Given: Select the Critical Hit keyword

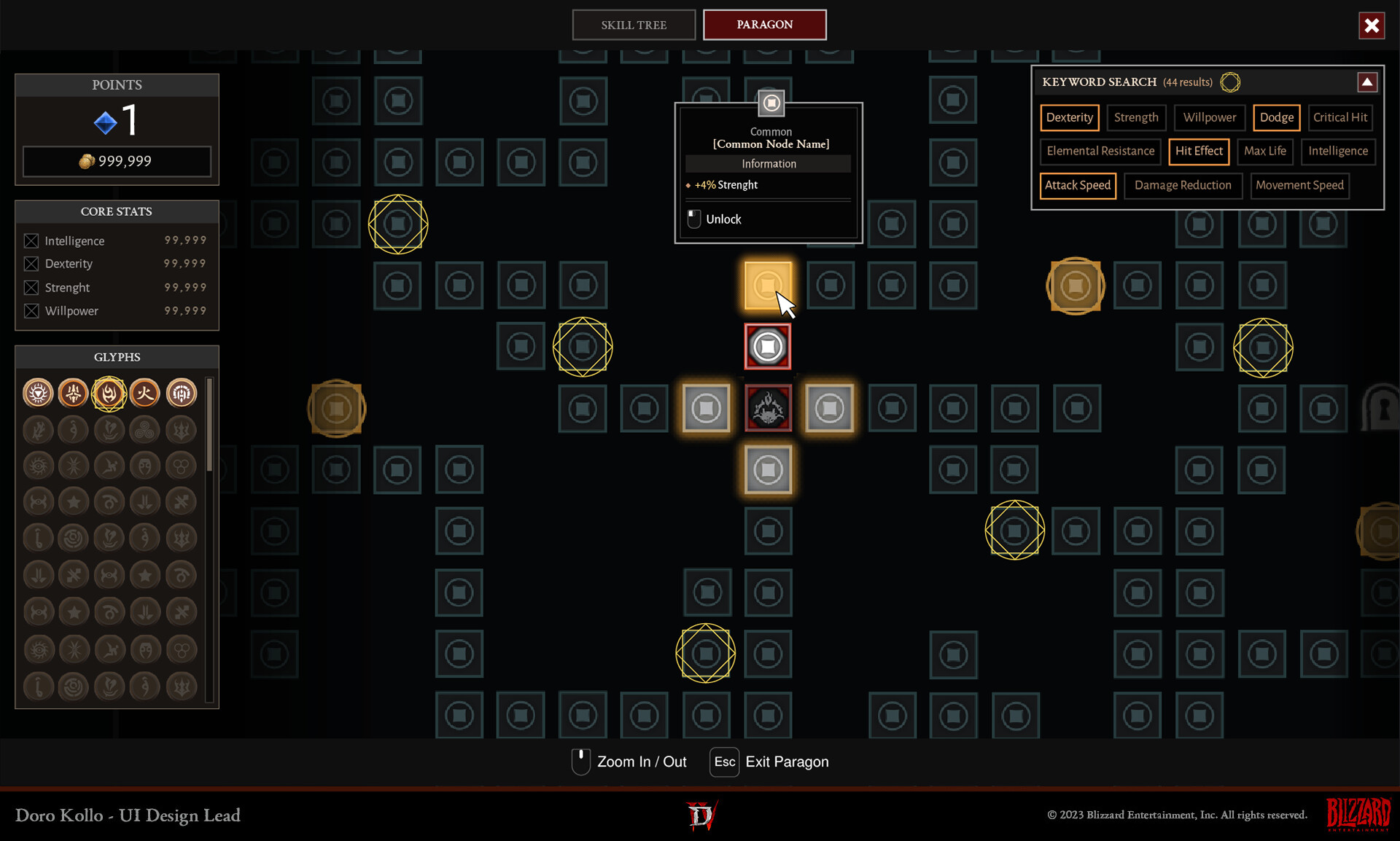Looking at the screenshot, I should (x=1339, y=117).
